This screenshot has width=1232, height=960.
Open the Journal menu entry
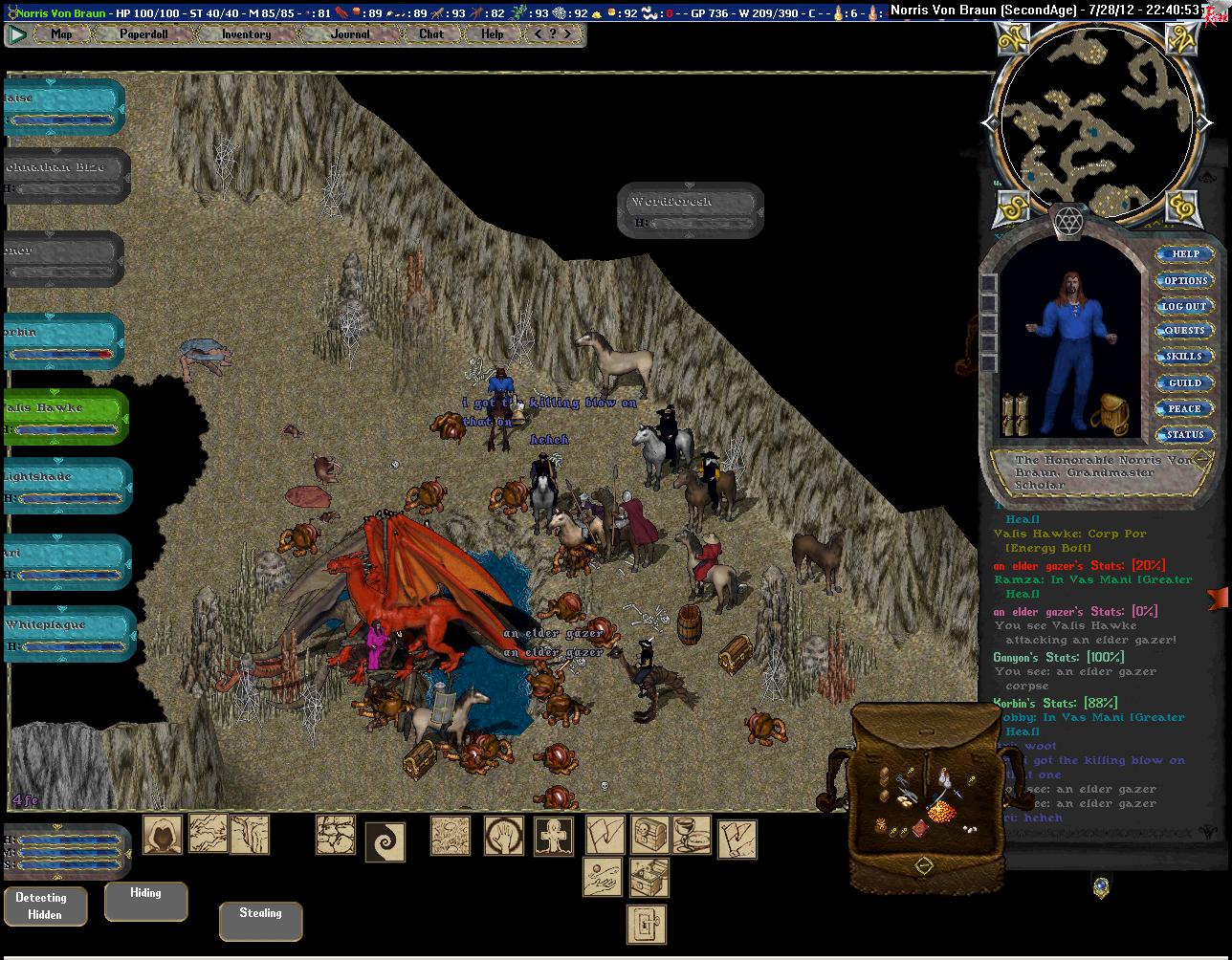click(x=350, y=33)
